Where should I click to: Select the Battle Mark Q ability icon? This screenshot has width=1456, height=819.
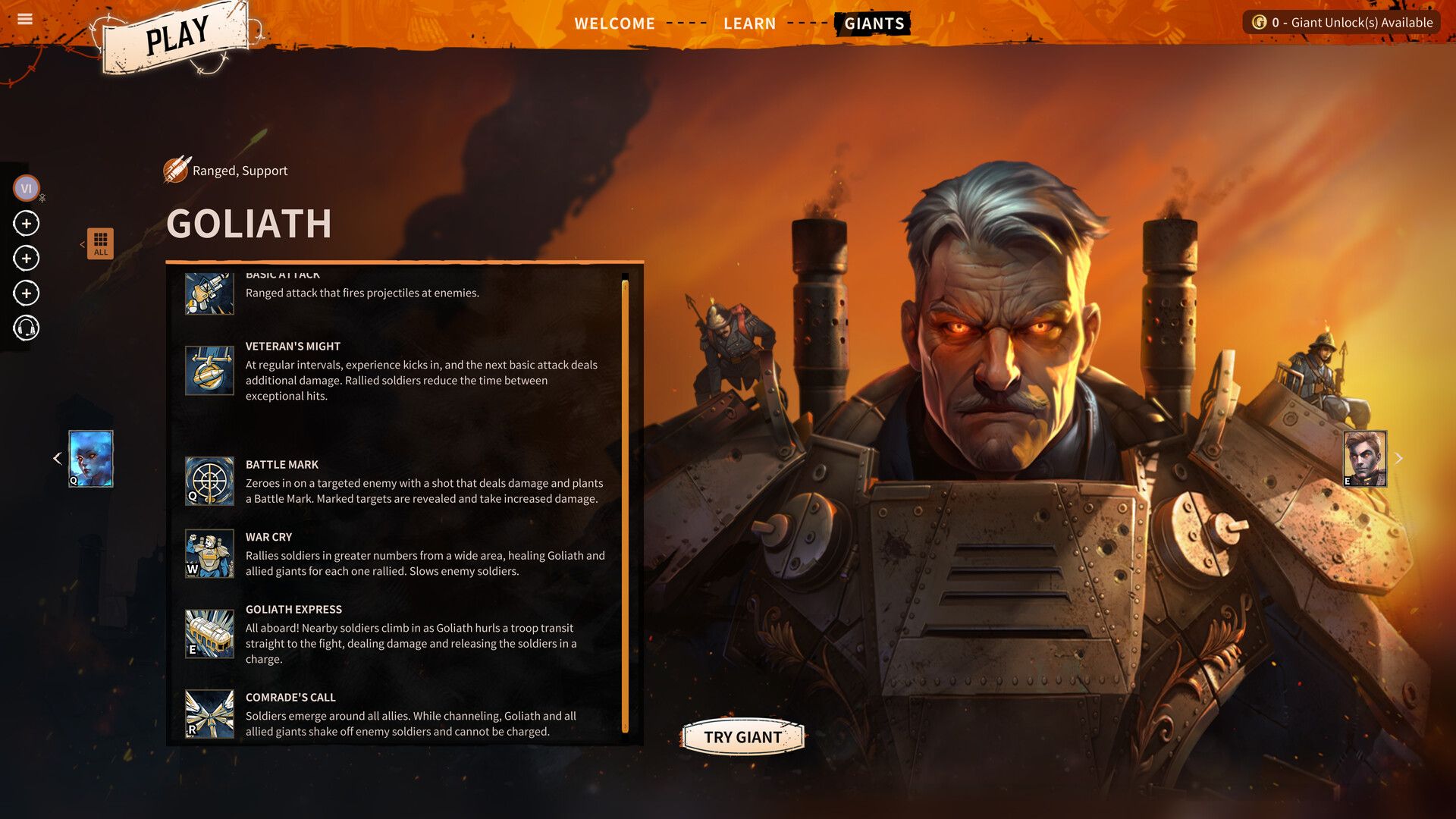[209, 482]
